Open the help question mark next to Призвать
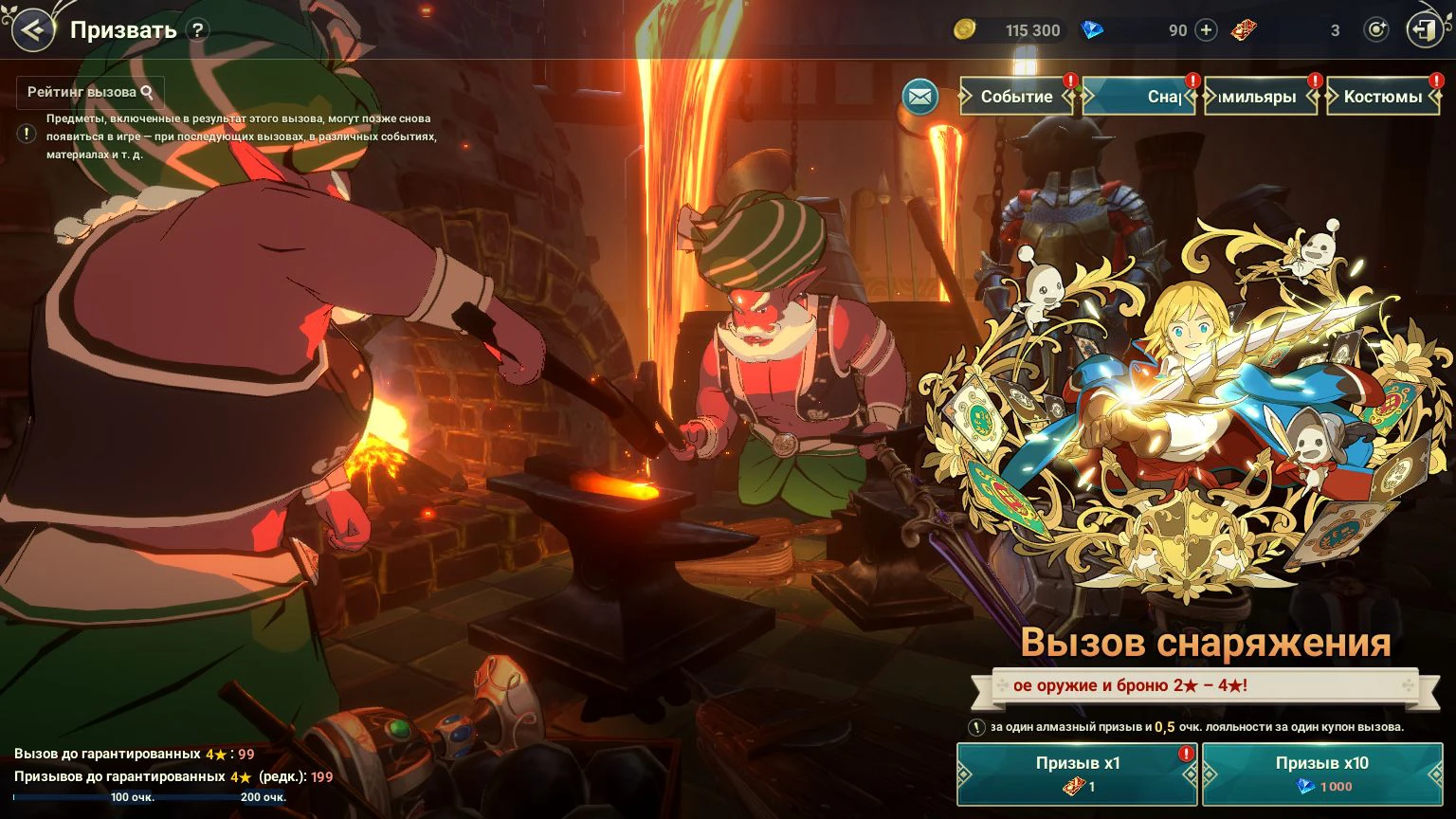 [x=197, y=29]
